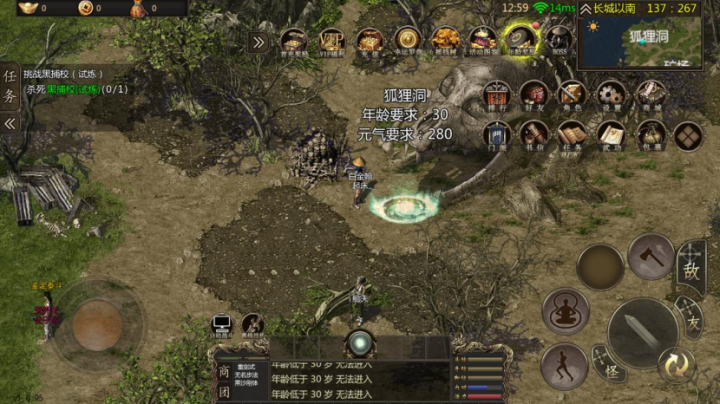Open the 设置 gear settings
720x404 pixels.
tap(611, 96)
